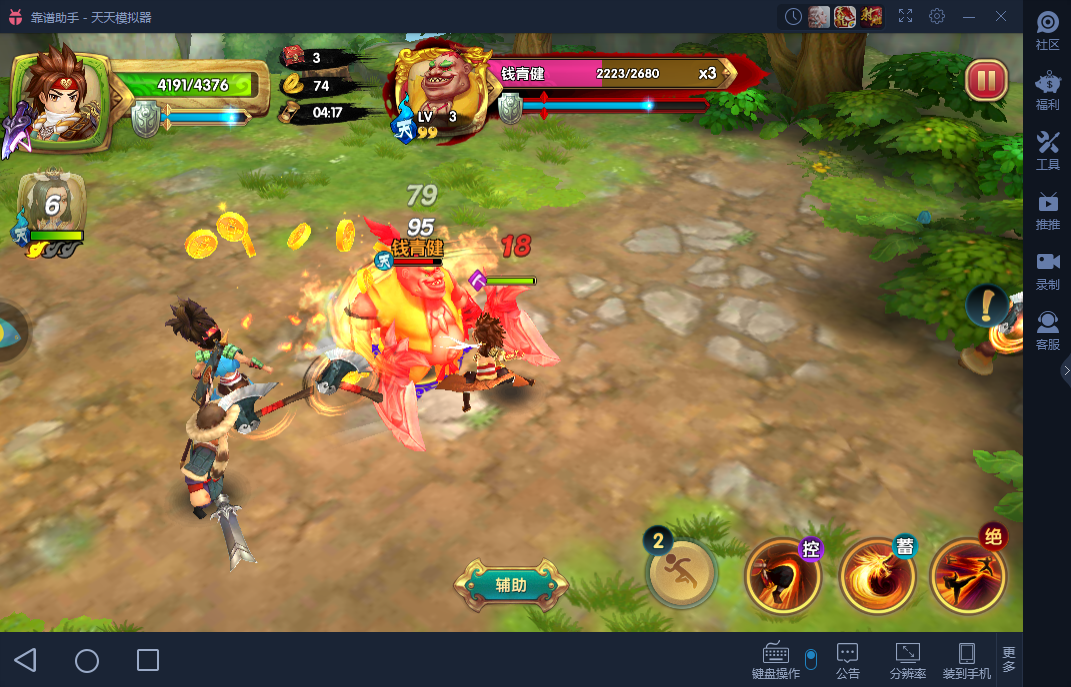1071x687 pixels.
Task: Use the 控 control skill
Action: (x=782, y=575)
